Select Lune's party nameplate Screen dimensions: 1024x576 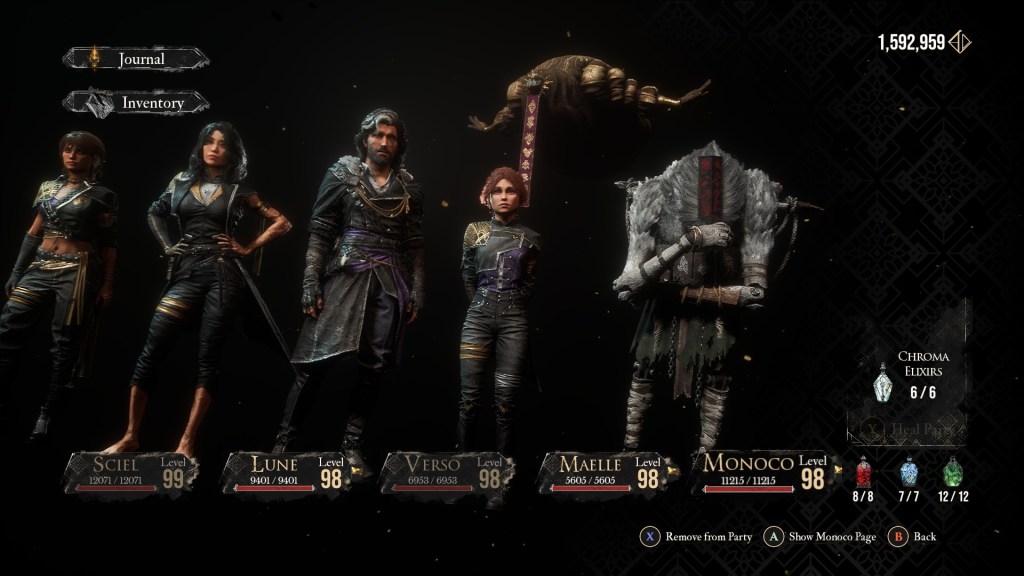(287, 472)
